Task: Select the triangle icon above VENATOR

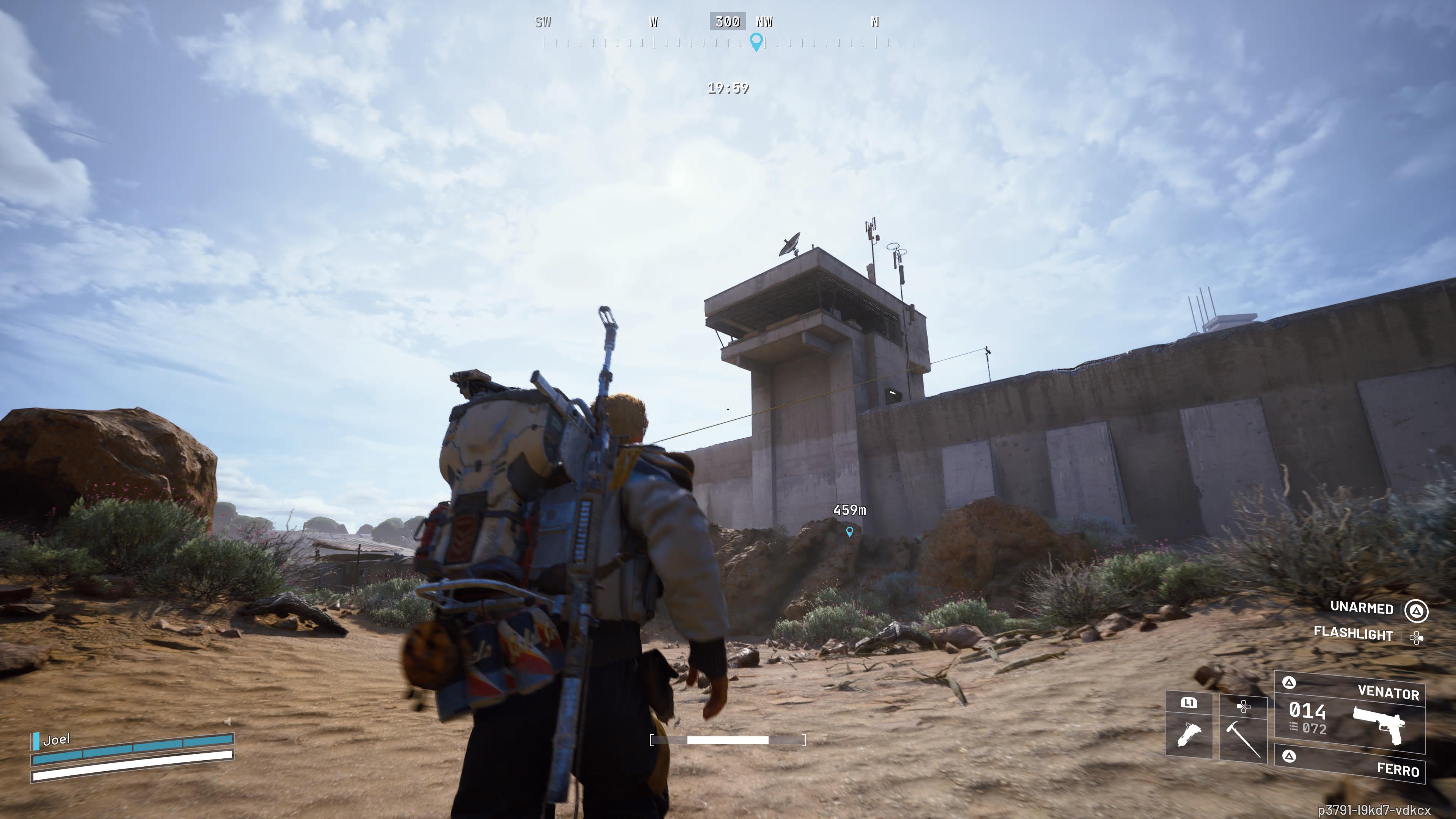Action: click(x=1289, y=683)
